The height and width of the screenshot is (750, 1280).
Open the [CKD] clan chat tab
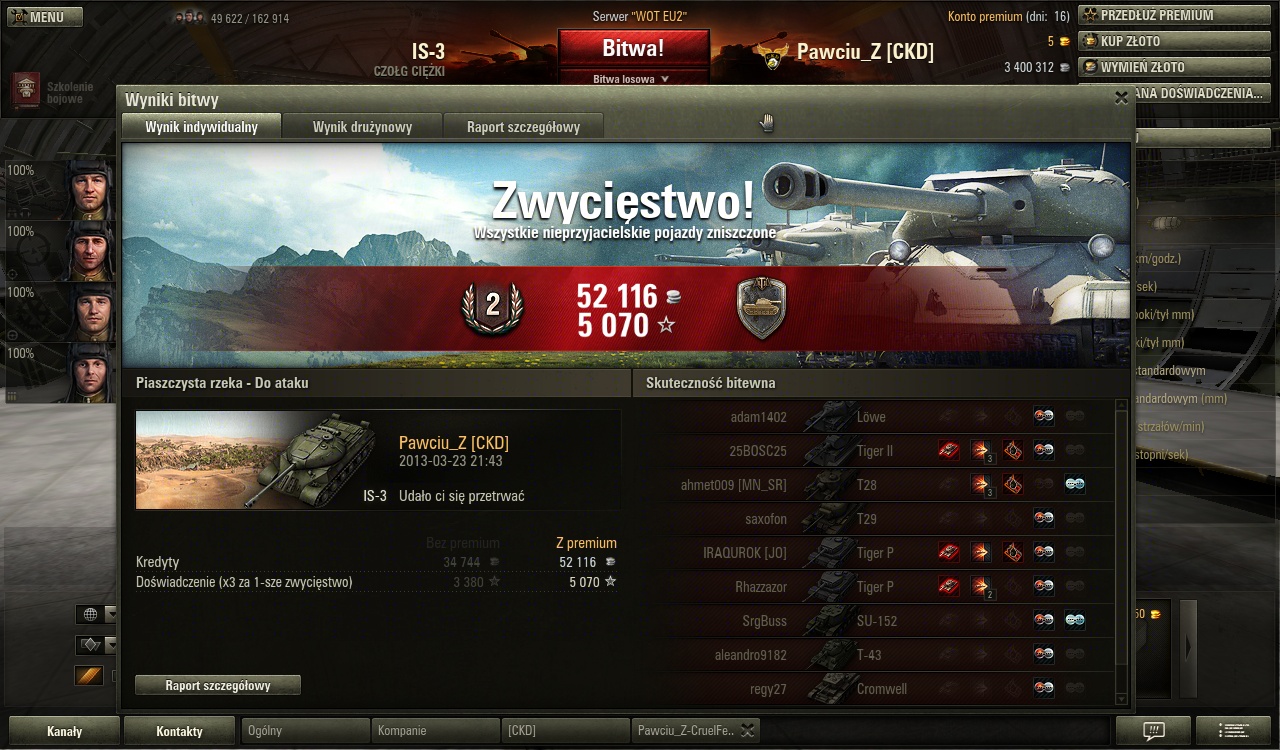tap(565, 731)
